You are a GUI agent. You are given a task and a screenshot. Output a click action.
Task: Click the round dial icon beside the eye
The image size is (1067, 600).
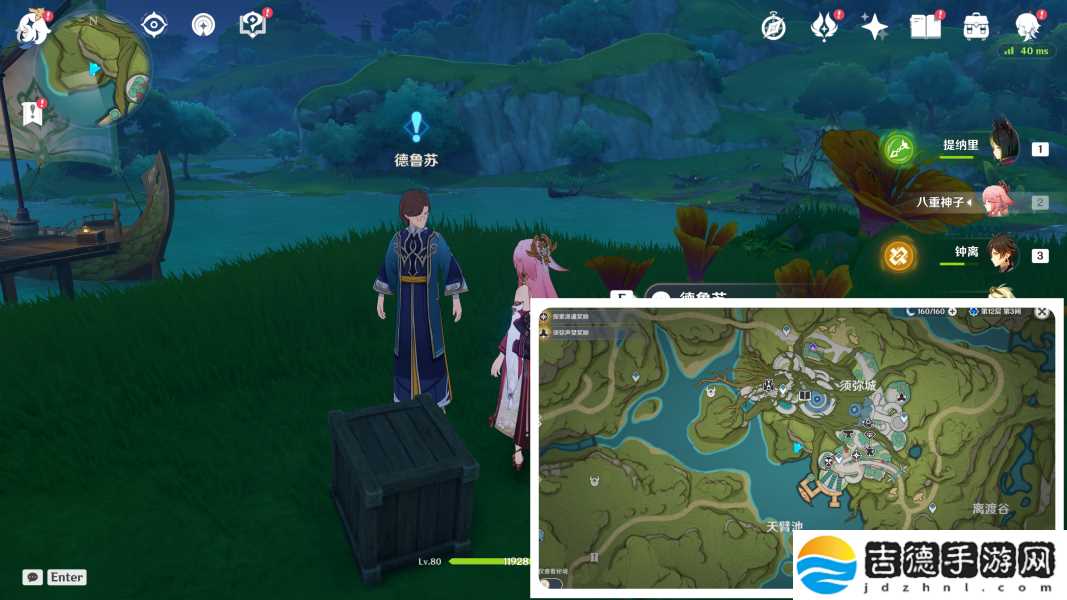203,25
